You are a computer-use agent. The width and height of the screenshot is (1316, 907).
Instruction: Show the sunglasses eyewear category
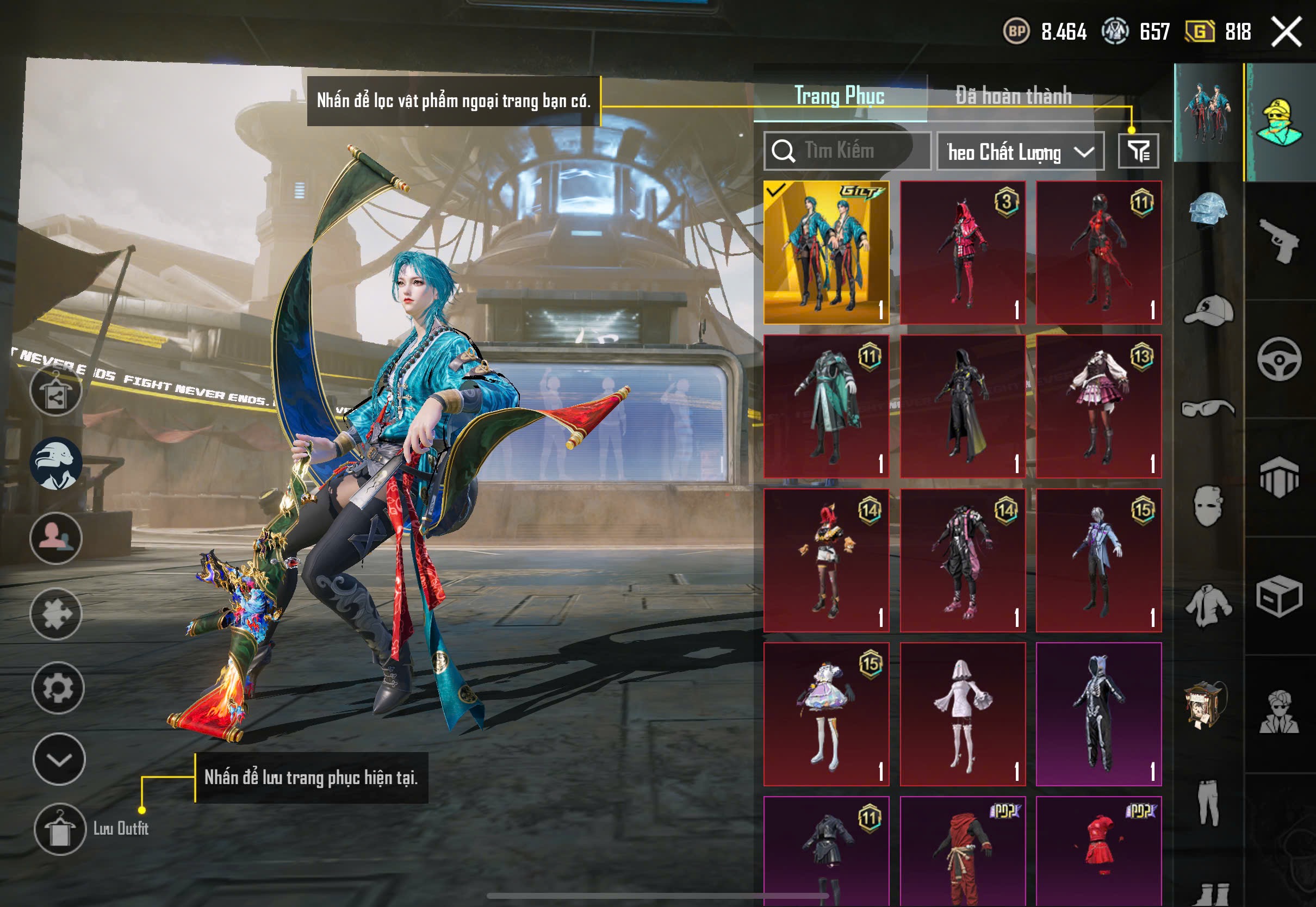pyautogui.click(x=1208, y=408)
